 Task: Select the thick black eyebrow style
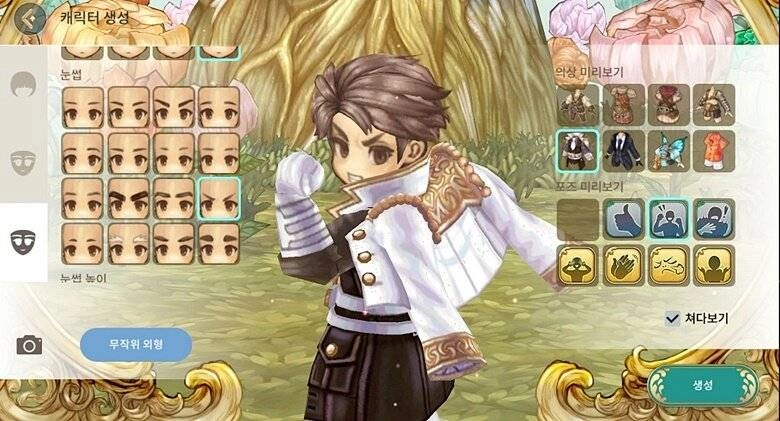[x=129, y=198]
